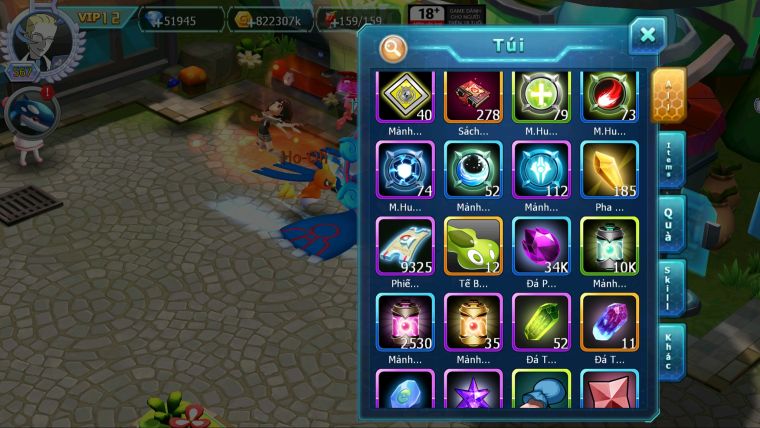The width and height of the screenshot is (760, 428).
Task: Pick the green slug creature item
Action: click(473, 246)
